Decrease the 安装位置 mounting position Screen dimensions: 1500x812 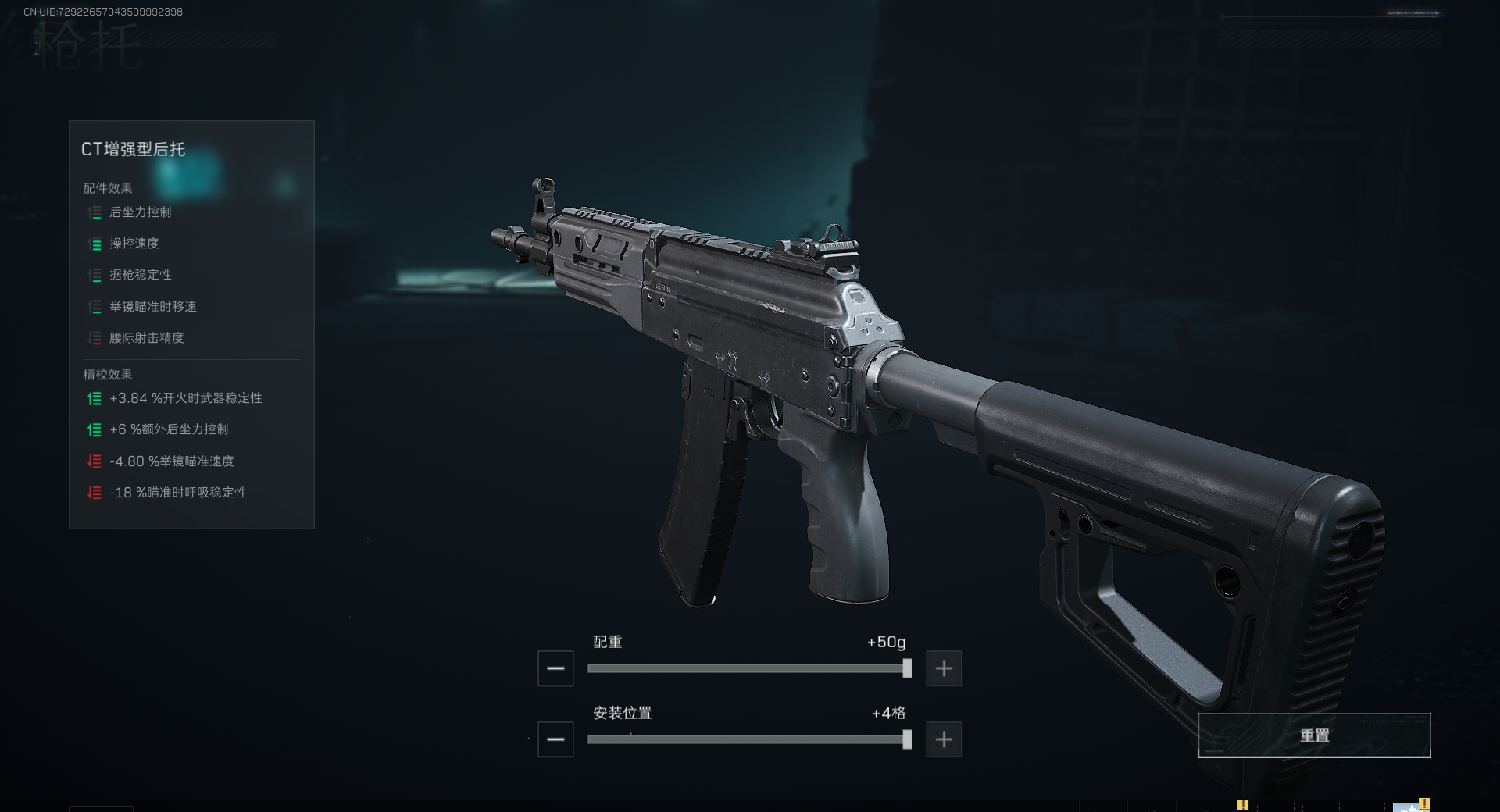click(x=555, y=739)
